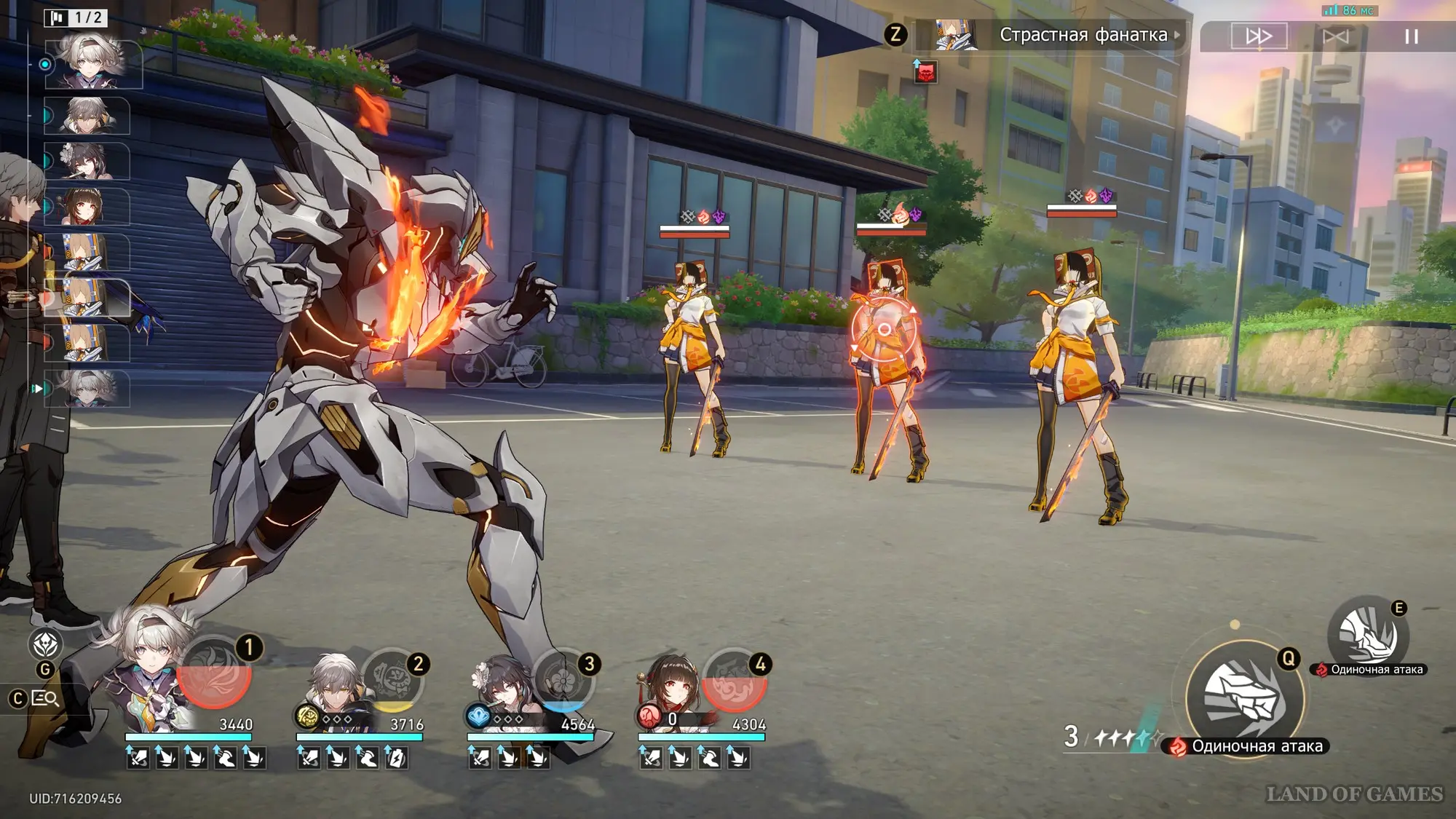The height and width of the screenshot is (819, 1456).
Task: Select the red debuff icon under the enemy name
Action: coord(925,72)
